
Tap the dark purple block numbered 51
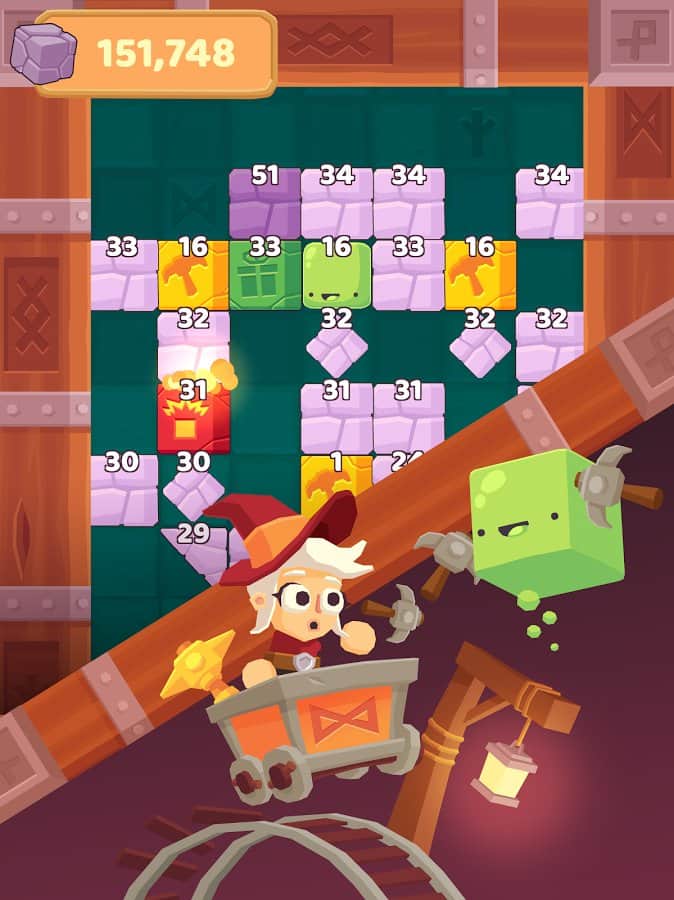pyautogui.click(x=265, y=203)
